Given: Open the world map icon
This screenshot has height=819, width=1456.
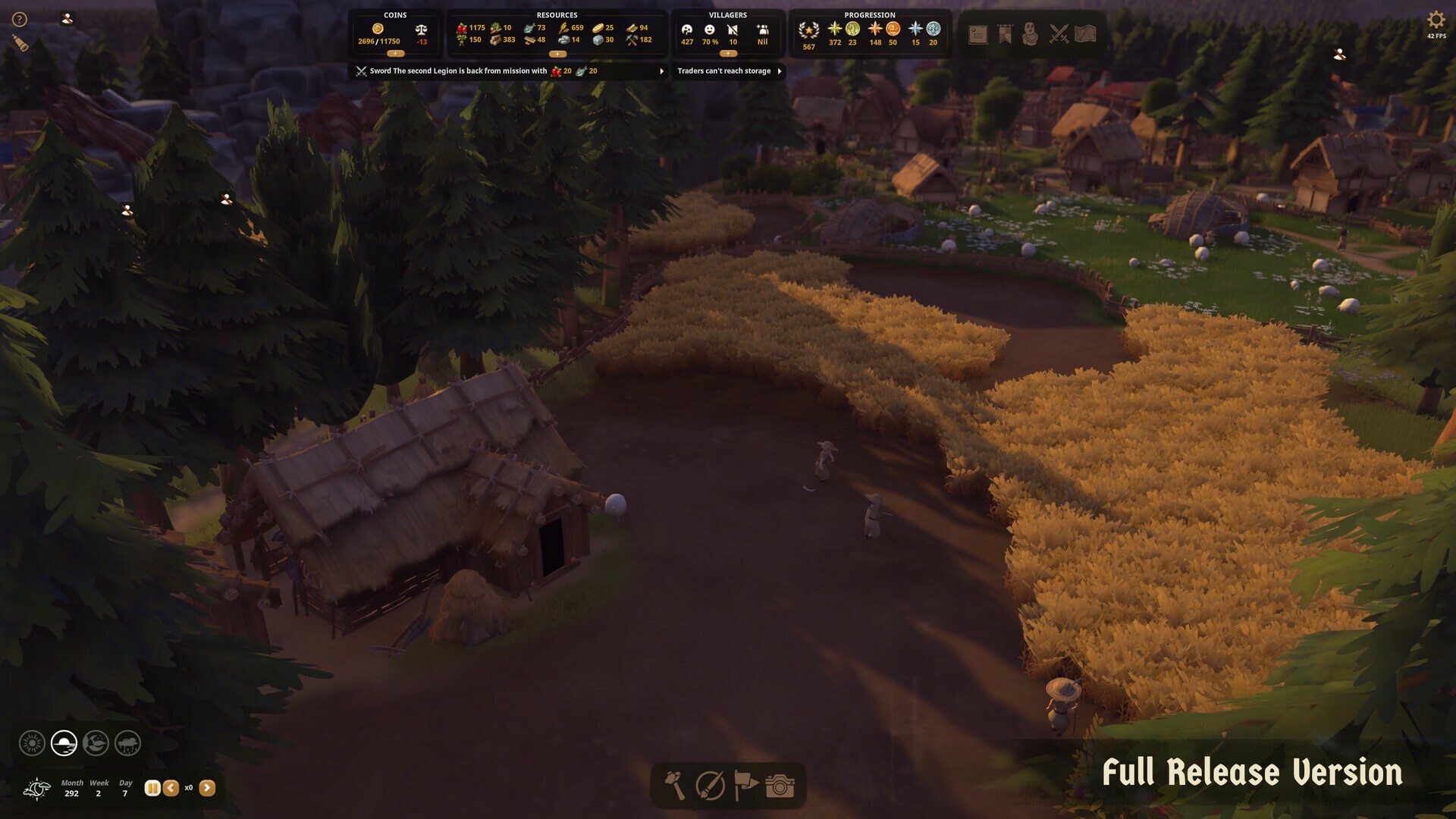Looking at the screenshot, I should [x=1084, y=34].
